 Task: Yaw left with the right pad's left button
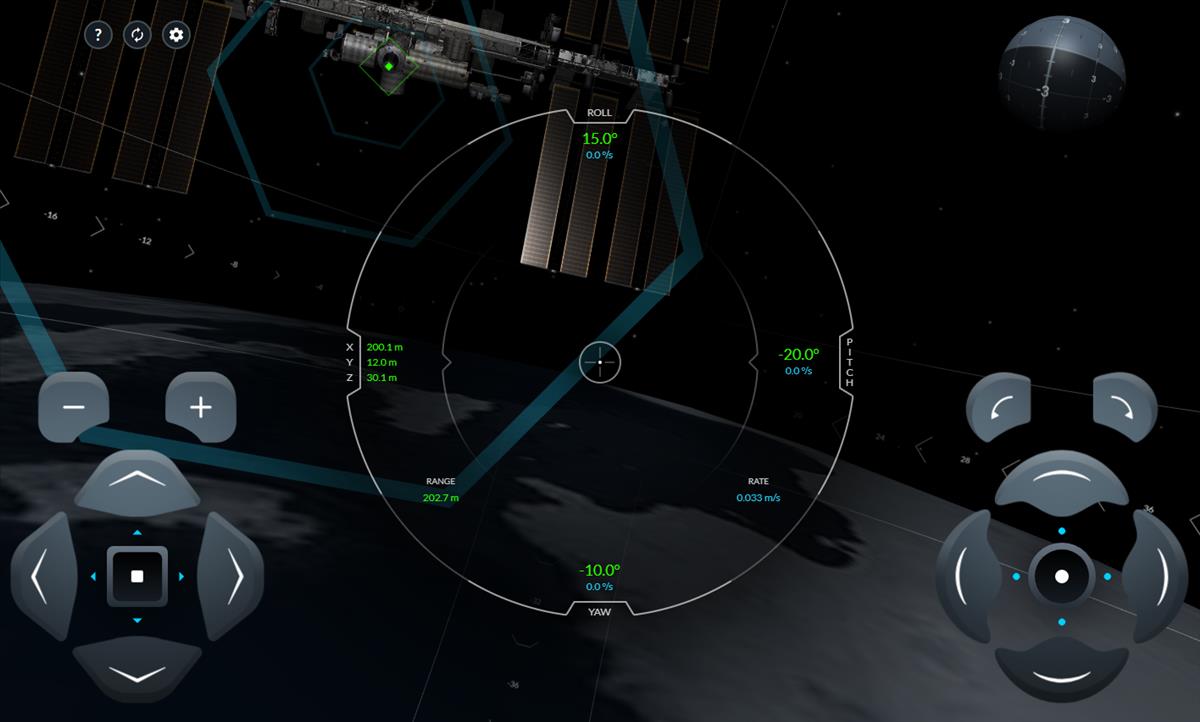(964, 577)
